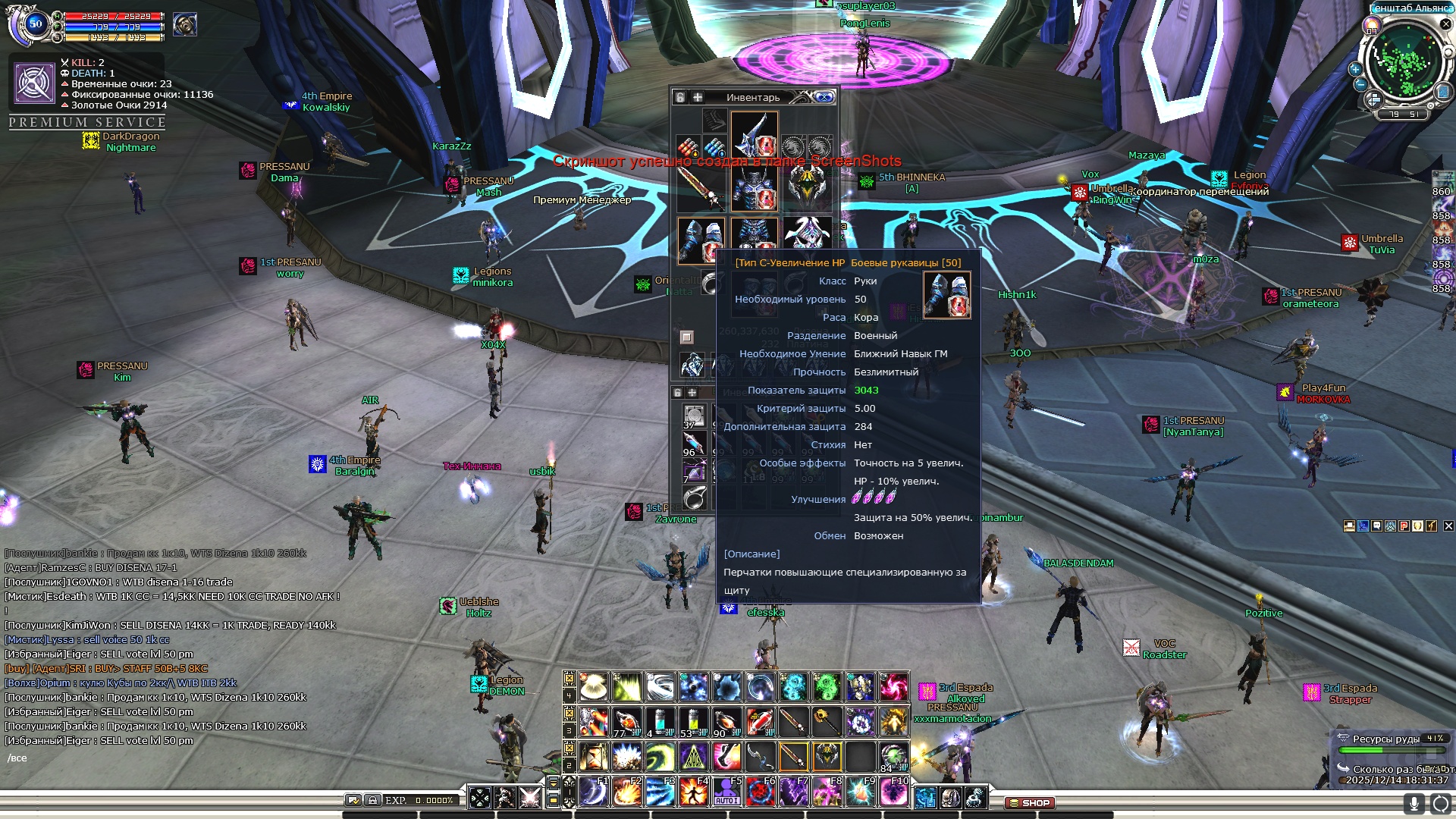1456x819 pixels.
Task: Close the Инвентарь window
Action: [x=824, y=97]
